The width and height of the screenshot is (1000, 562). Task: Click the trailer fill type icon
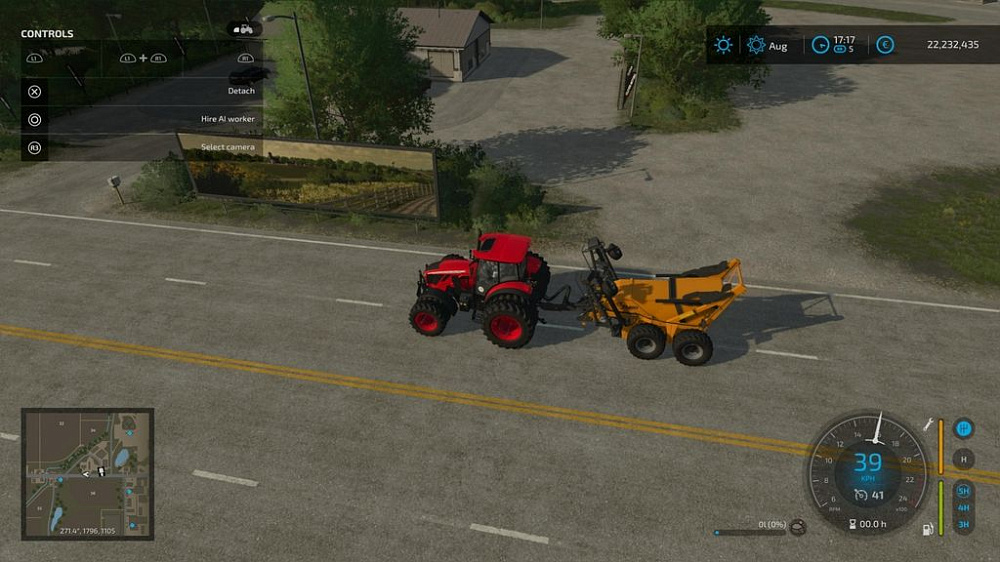(x=798, y=527)
